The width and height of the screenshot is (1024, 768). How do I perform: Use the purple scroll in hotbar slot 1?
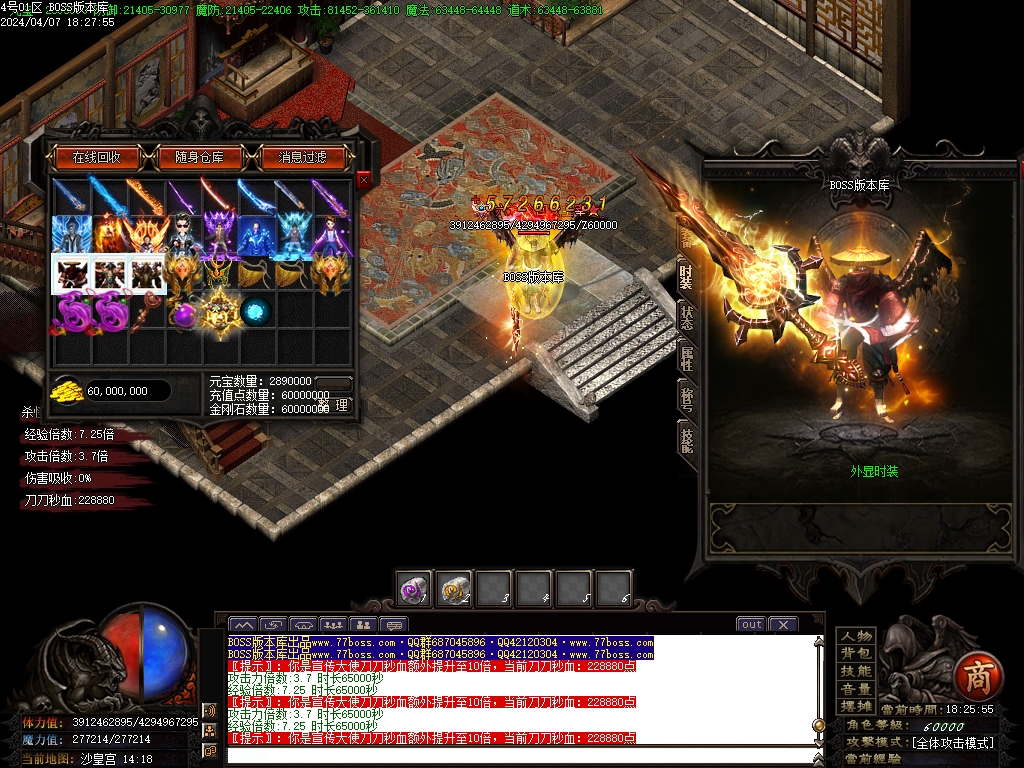click(413, 589)
